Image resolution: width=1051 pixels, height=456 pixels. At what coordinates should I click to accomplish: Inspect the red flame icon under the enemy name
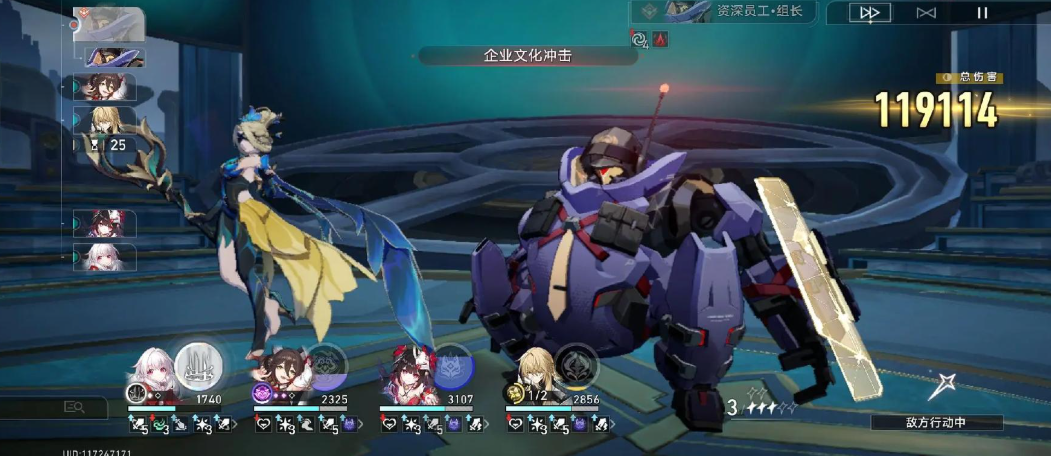pyautogui.click(x=661, y=39)
